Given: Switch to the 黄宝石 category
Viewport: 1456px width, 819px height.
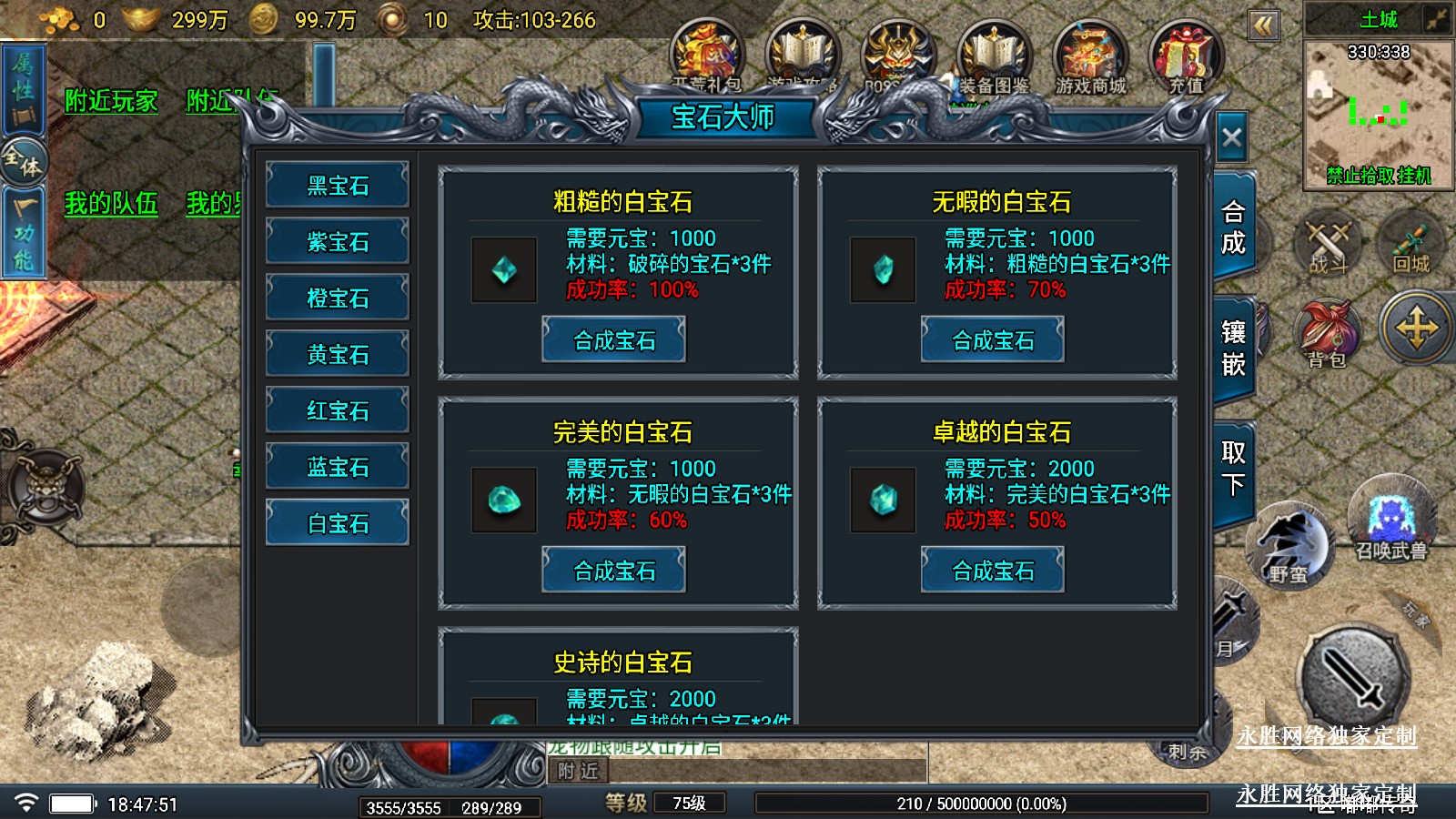Looking at the screenshot, I should (338, 355).
